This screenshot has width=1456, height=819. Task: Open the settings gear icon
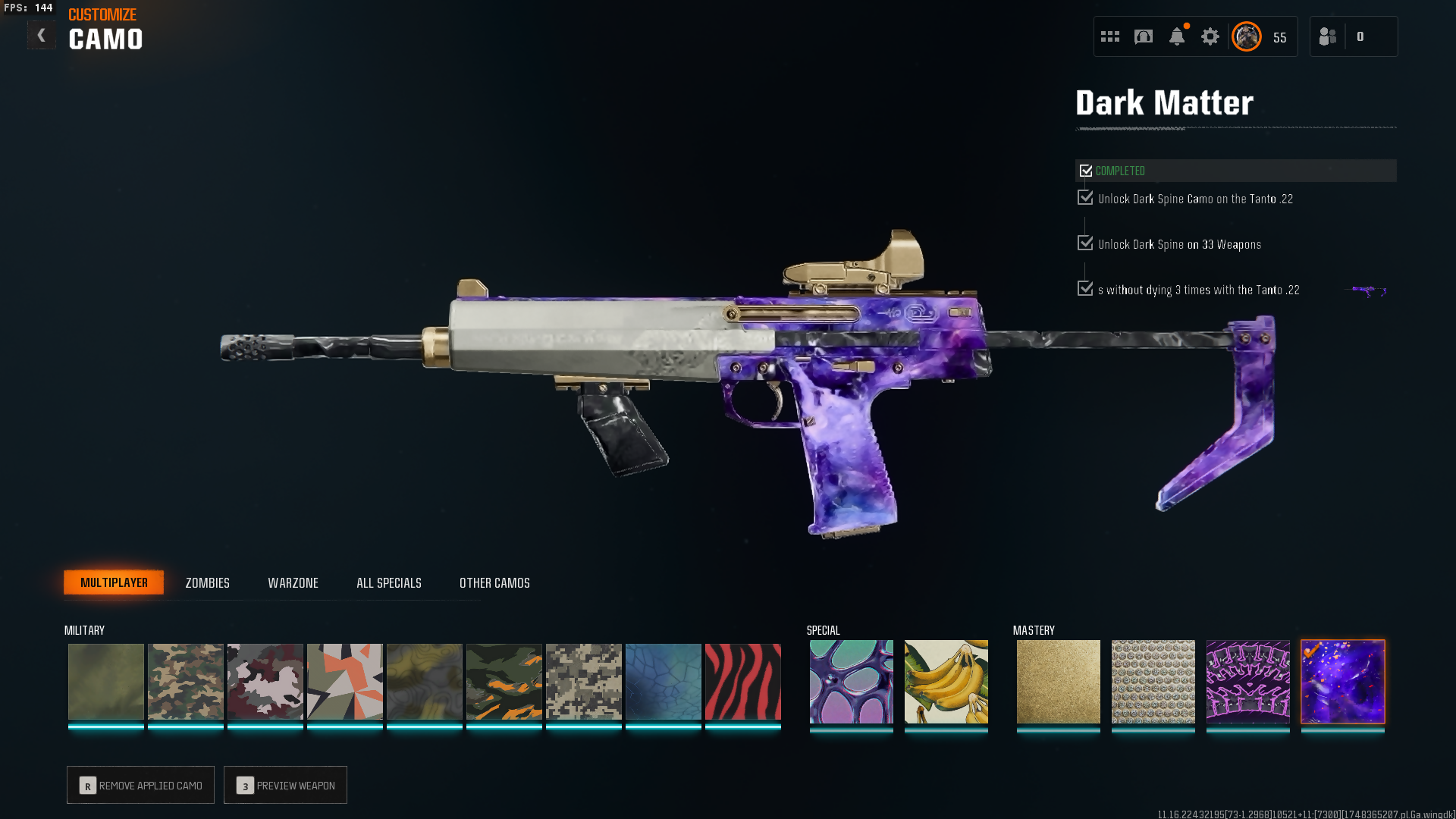(1210, 36)
